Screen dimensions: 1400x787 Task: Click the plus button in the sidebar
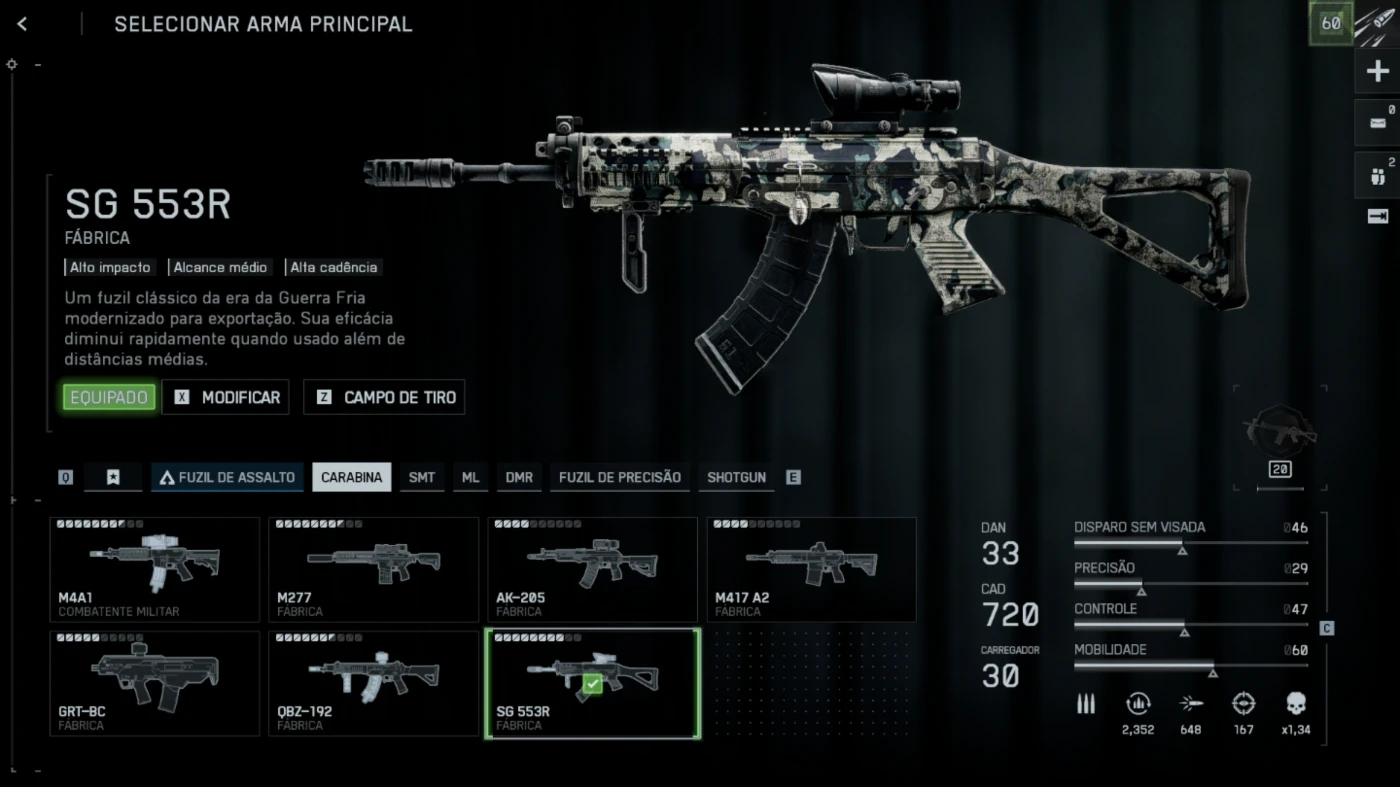(x=1377, y=71)
